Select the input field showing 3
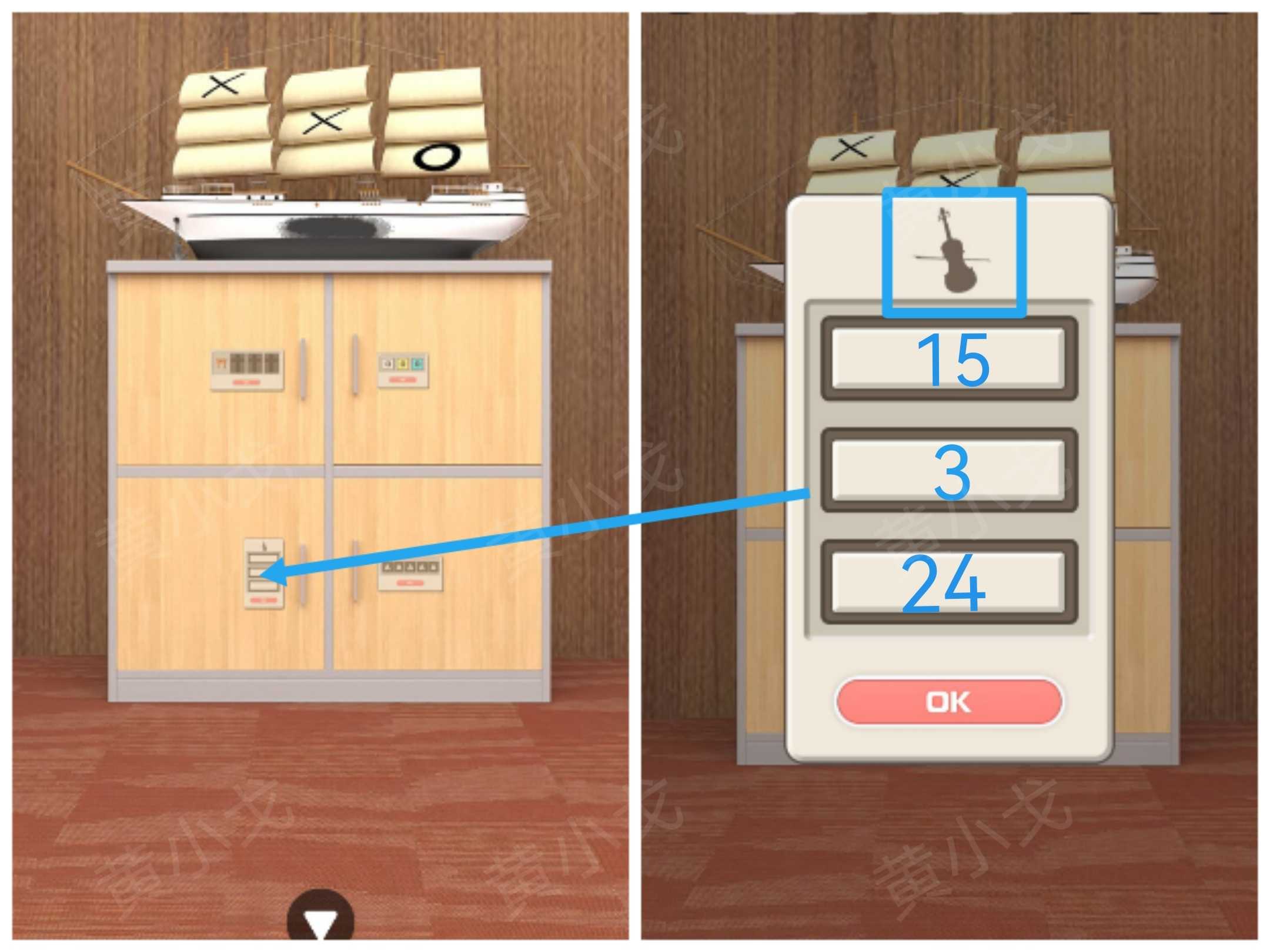The height and width of the screenshot is (952, 1270). [947, 470]
